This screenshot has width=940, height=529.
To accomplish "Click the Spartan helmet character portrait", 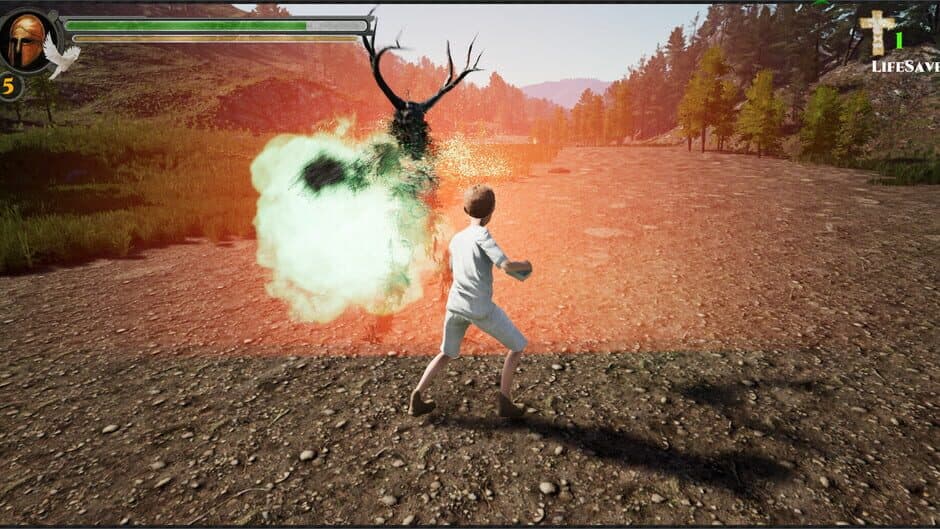I will pos(26,42).
